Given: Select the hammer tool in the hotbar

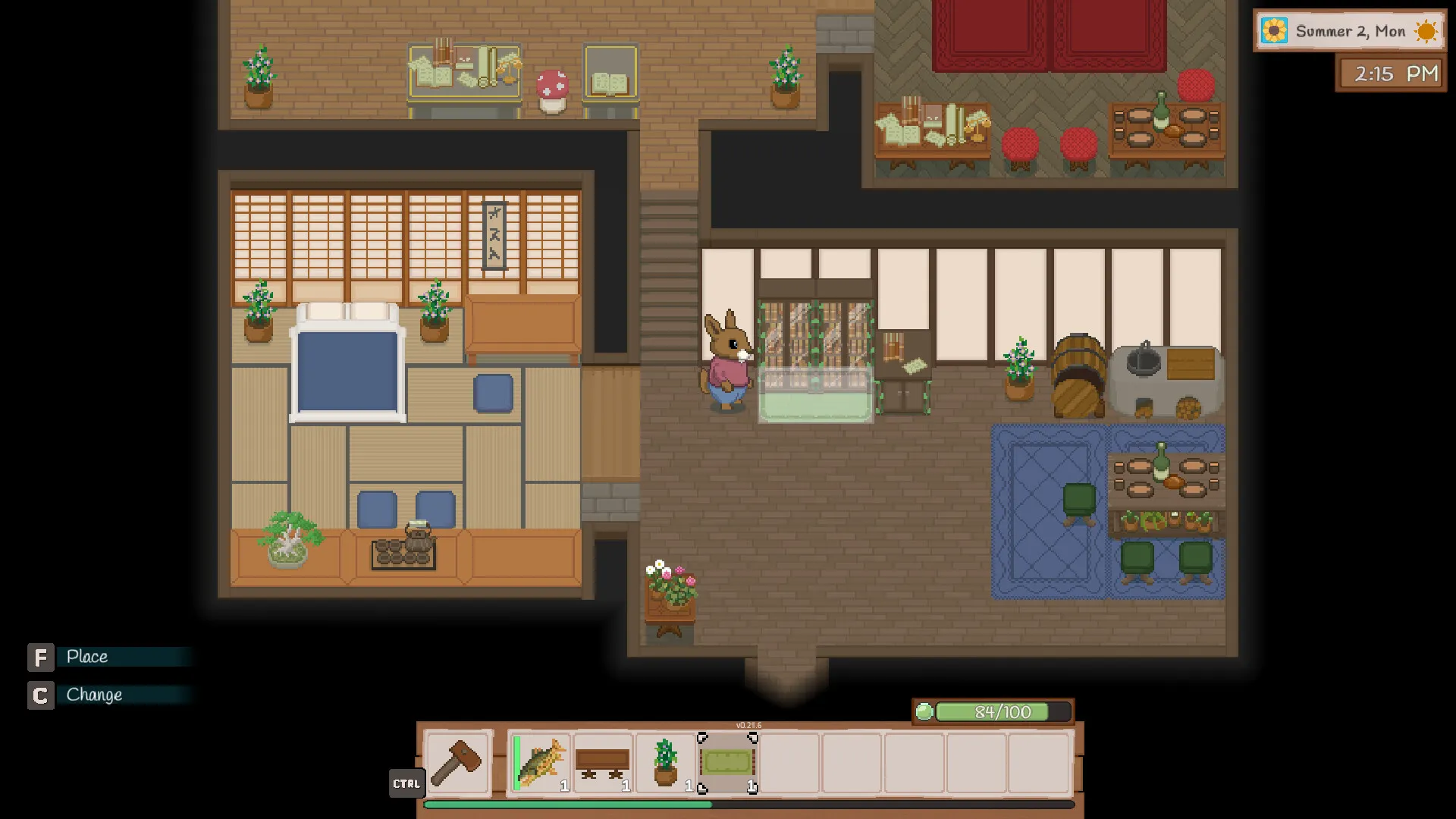Looking at the screenshot, I should (x=457, y=764).
